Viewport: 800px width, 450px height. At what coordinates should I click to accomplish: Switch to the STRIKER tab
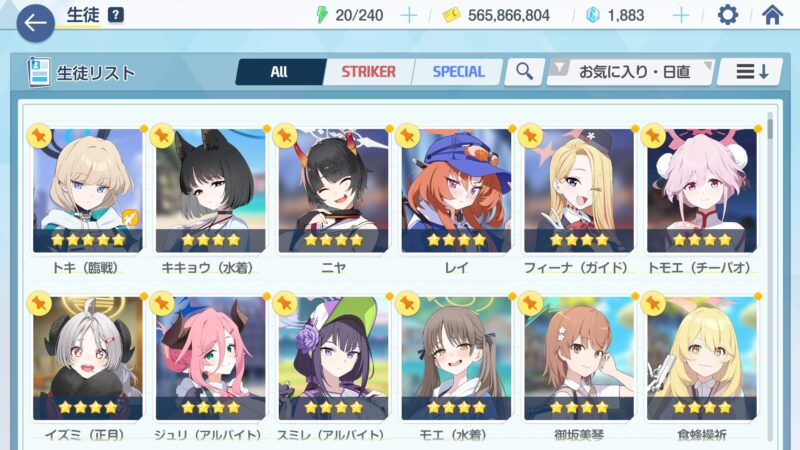[368, 72]
